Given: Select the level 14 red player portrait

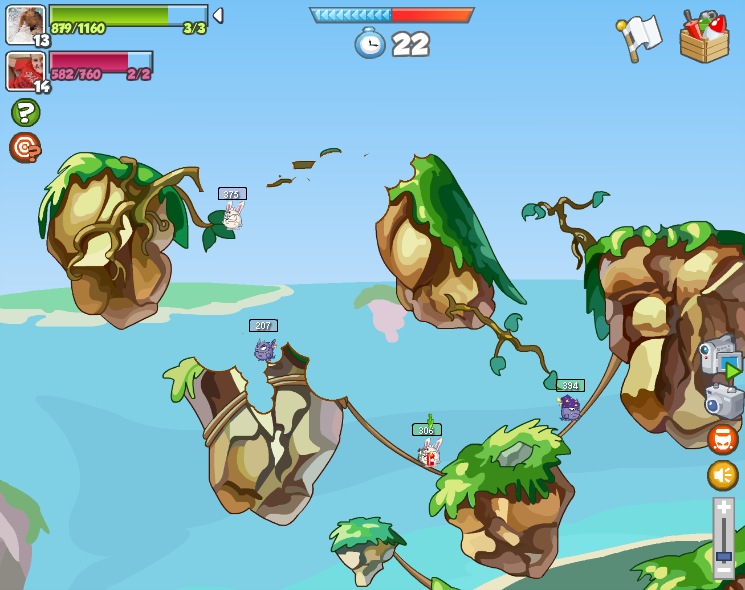Looking at the screenshot, I should (25, 70).
